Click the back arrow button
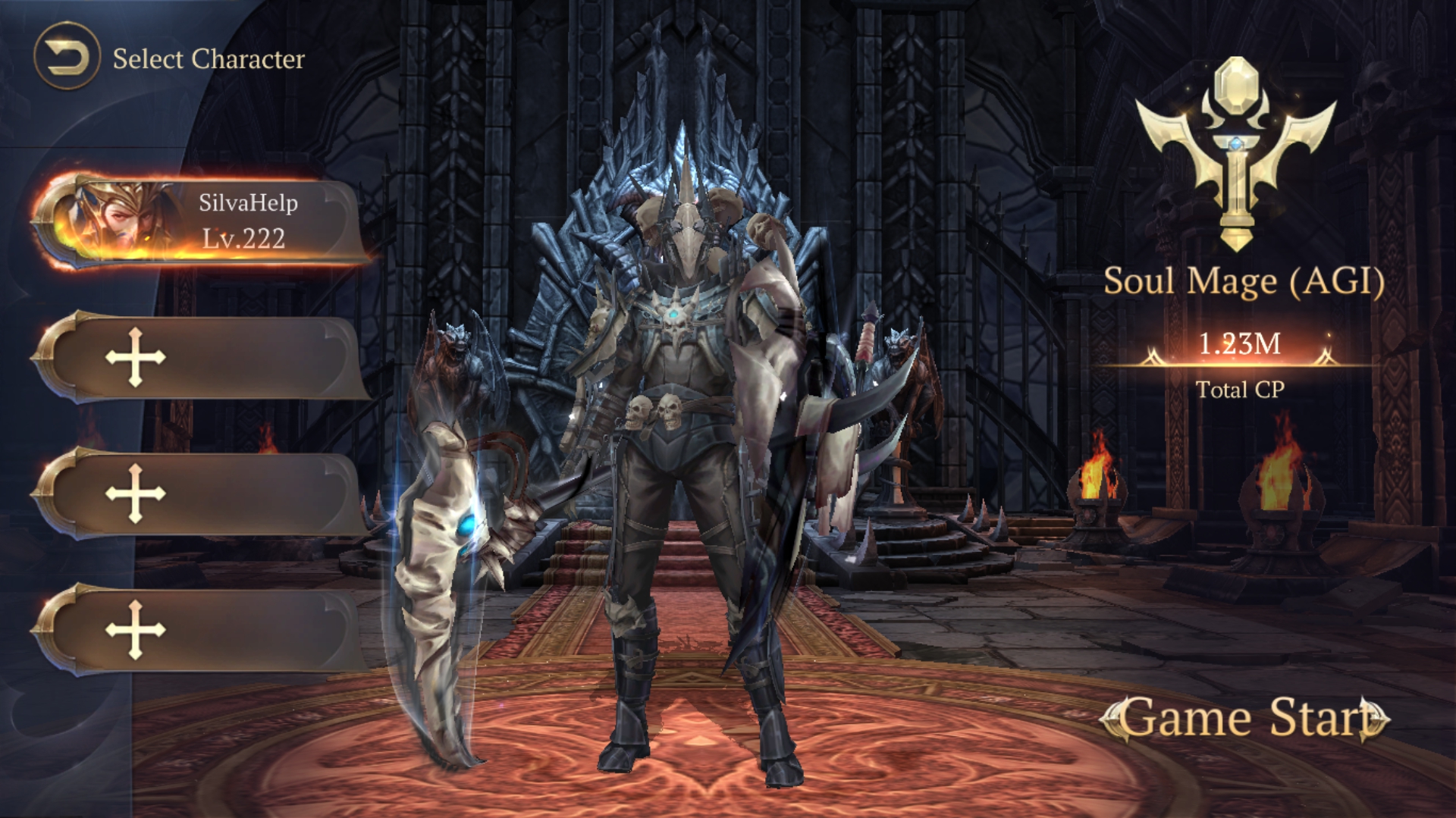 click(67, 57)
